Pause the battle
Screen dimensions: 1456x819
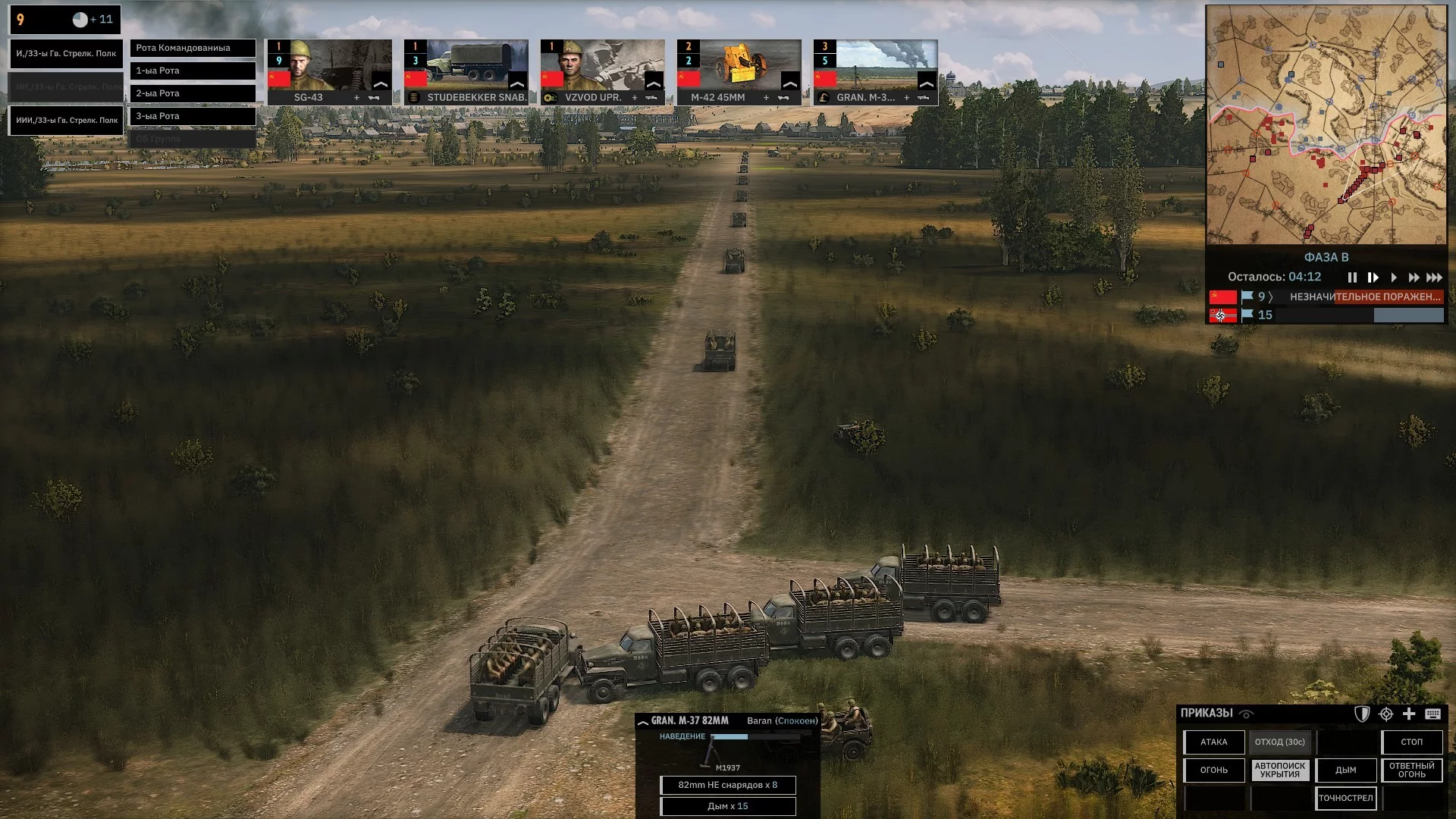click(x=1352, y=278)
